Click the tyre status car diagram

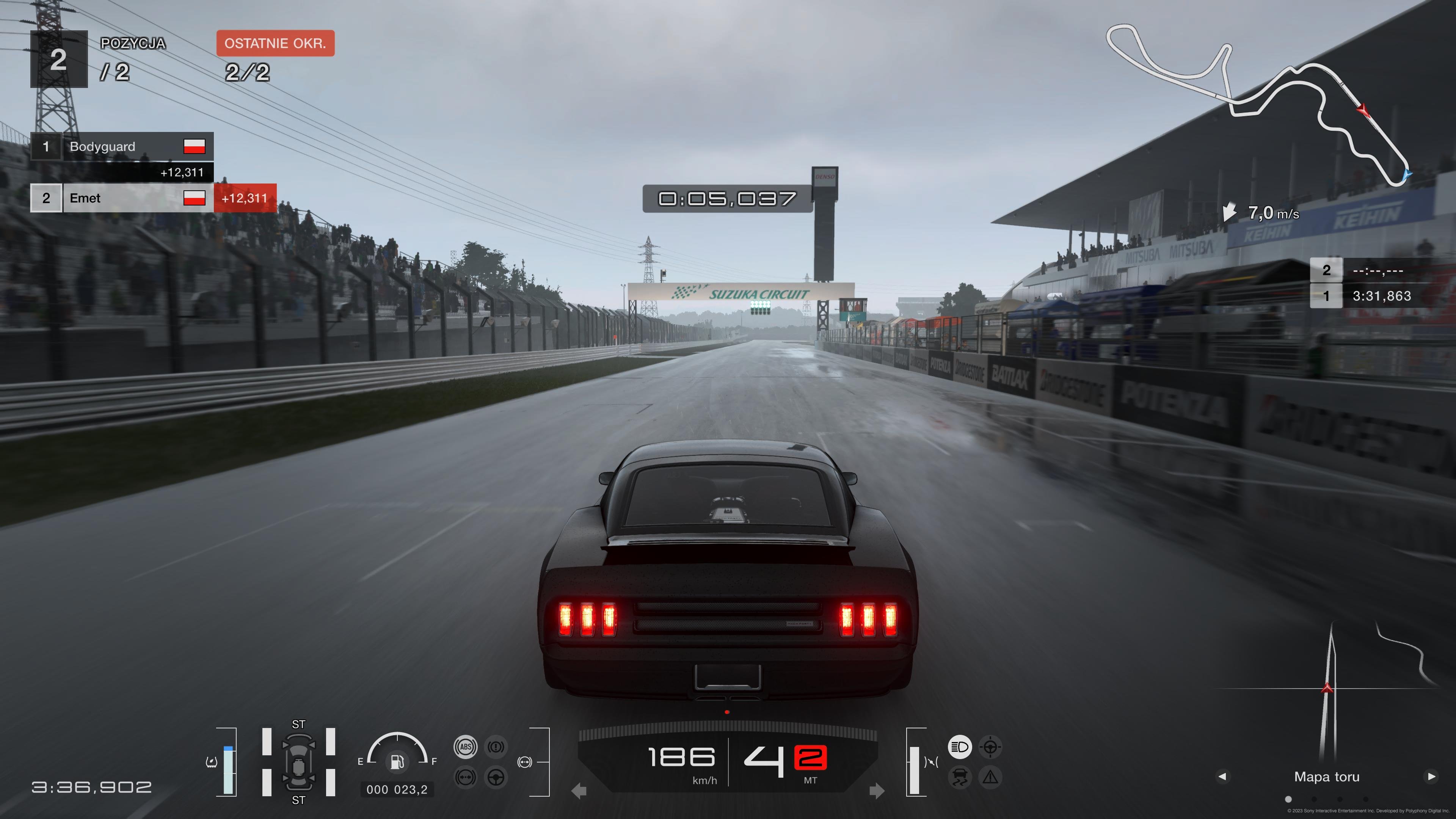click(x=298, y=762)
